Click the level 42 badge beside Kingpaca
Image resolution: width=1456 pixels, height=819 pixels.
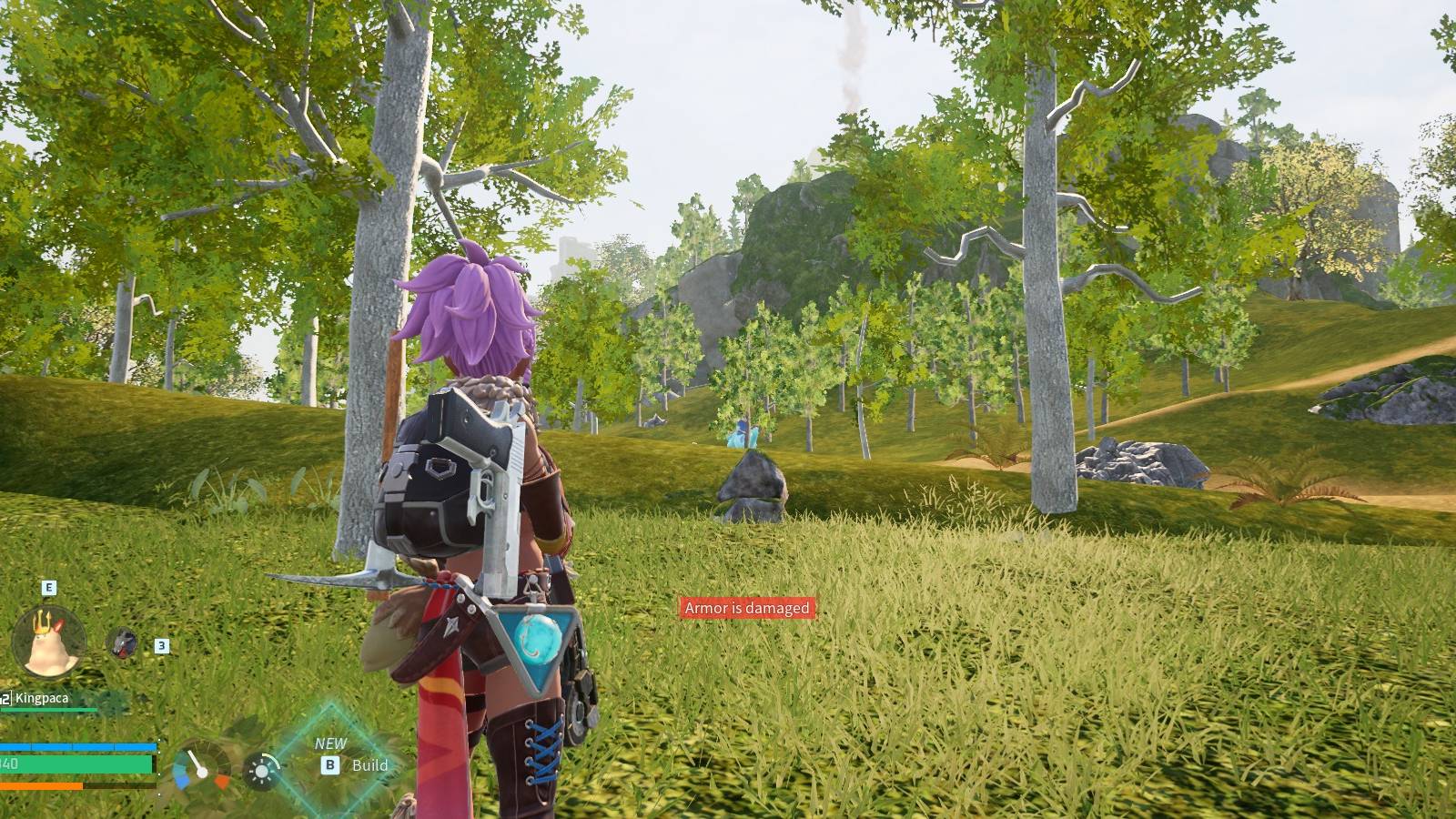point(5,697)
